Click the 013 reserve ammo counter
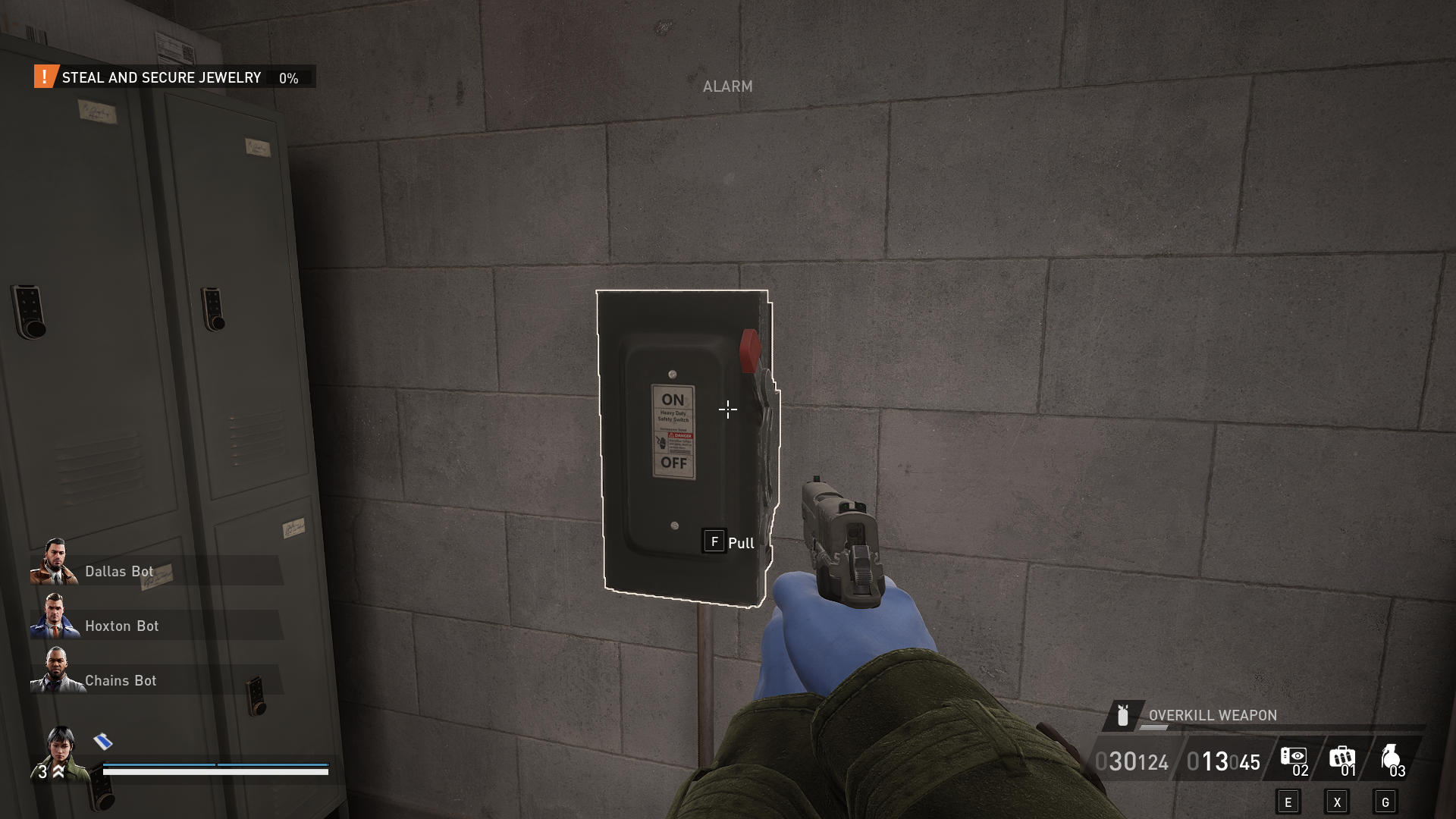Screen dimensions: 1456x819 point(1208,761)
